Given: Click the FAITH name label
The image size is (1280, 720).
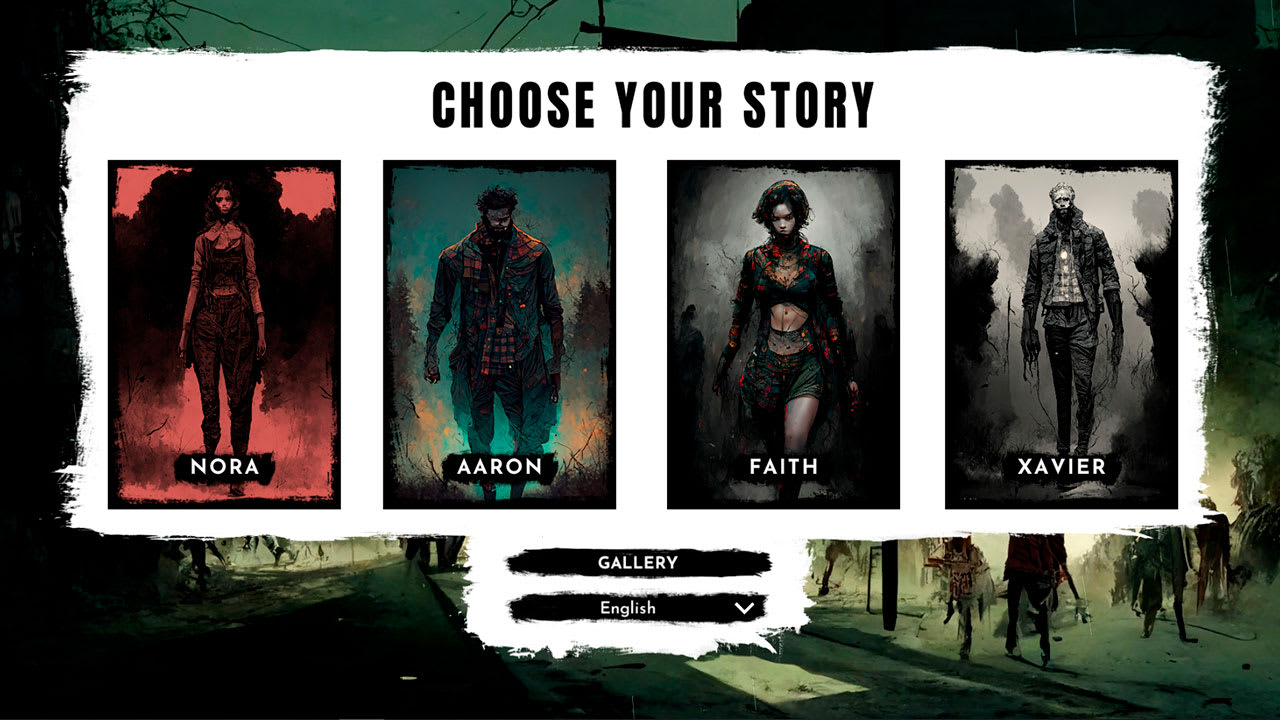Looking at the screenshot, I should tap(783, 466).
